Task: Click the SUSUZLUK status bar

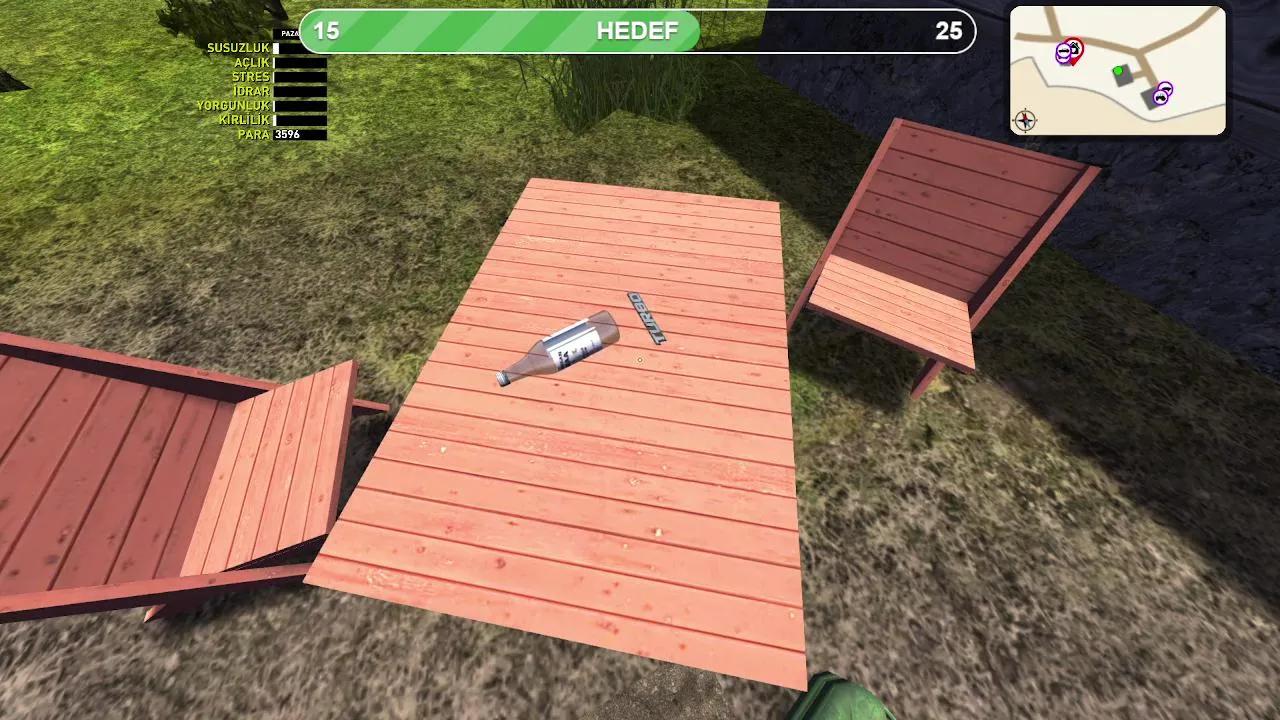Action: click(300, 46)
